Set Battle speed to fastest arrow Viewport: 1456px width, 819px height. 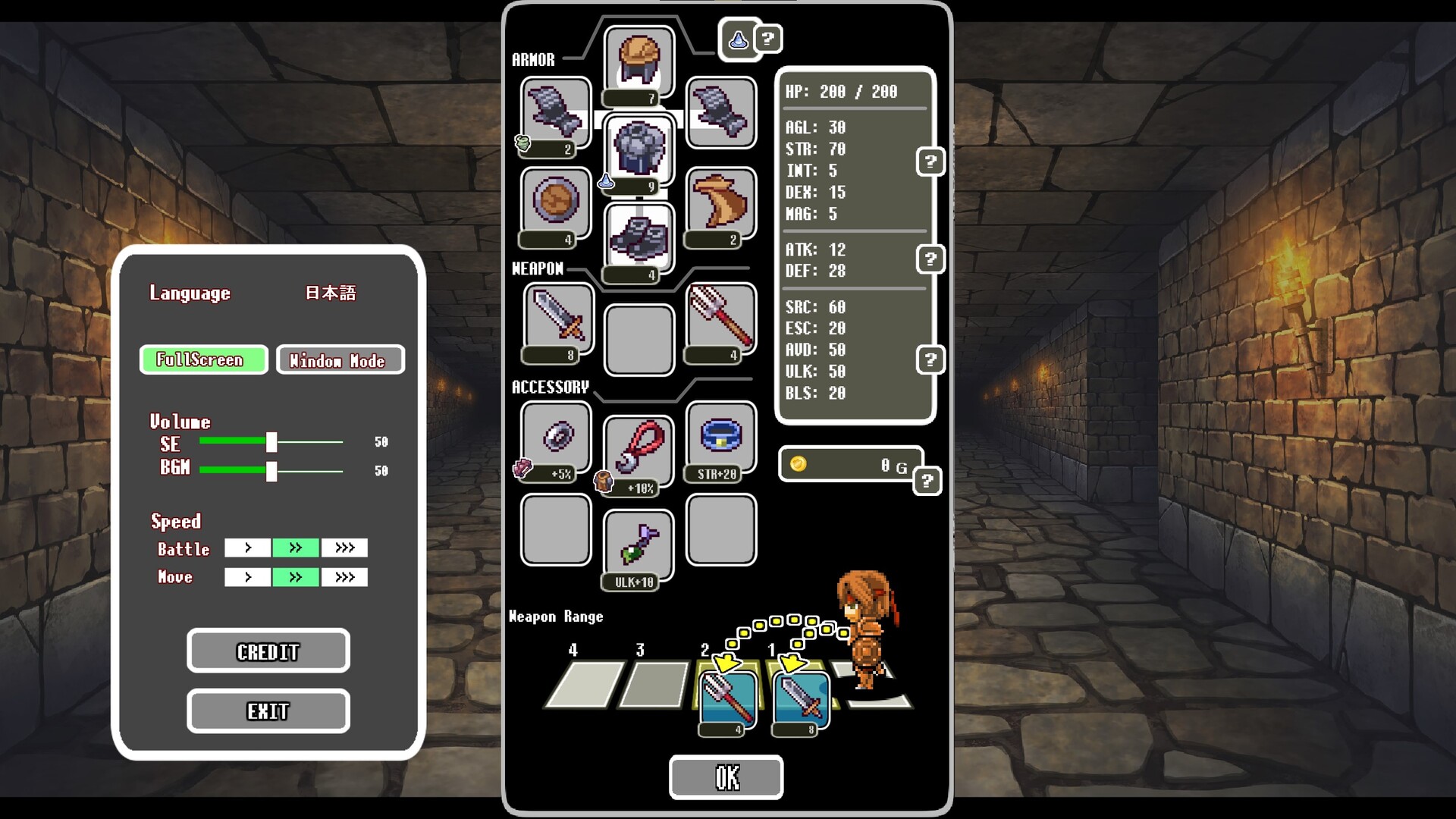[344, 548]
